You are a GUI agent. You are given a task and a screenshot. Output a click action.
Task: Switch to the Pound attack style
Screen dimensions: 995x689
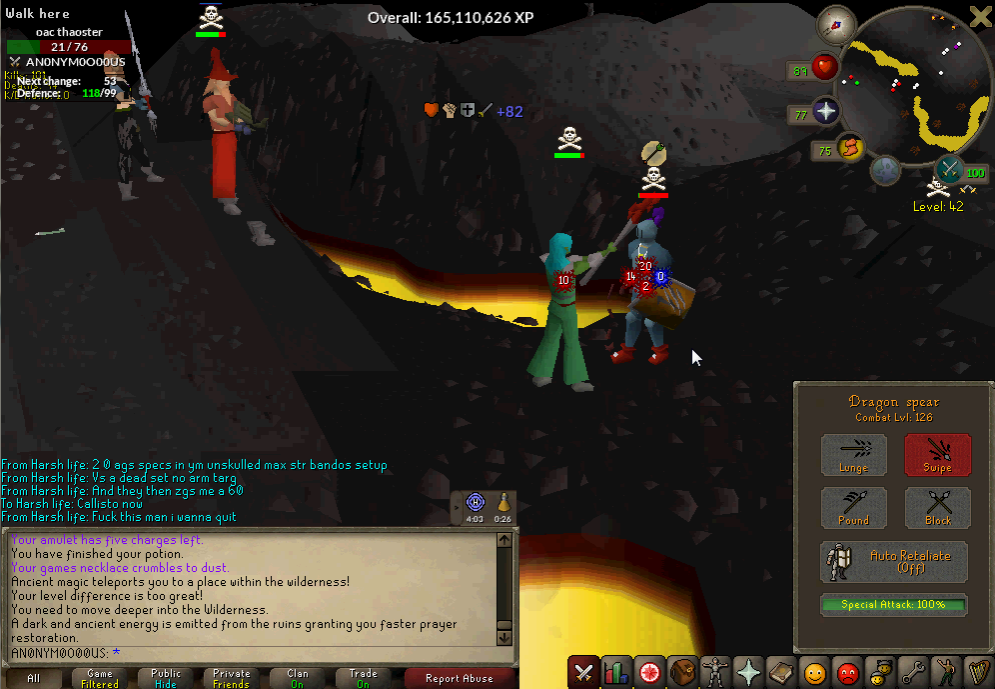click(x=853, y=507)
